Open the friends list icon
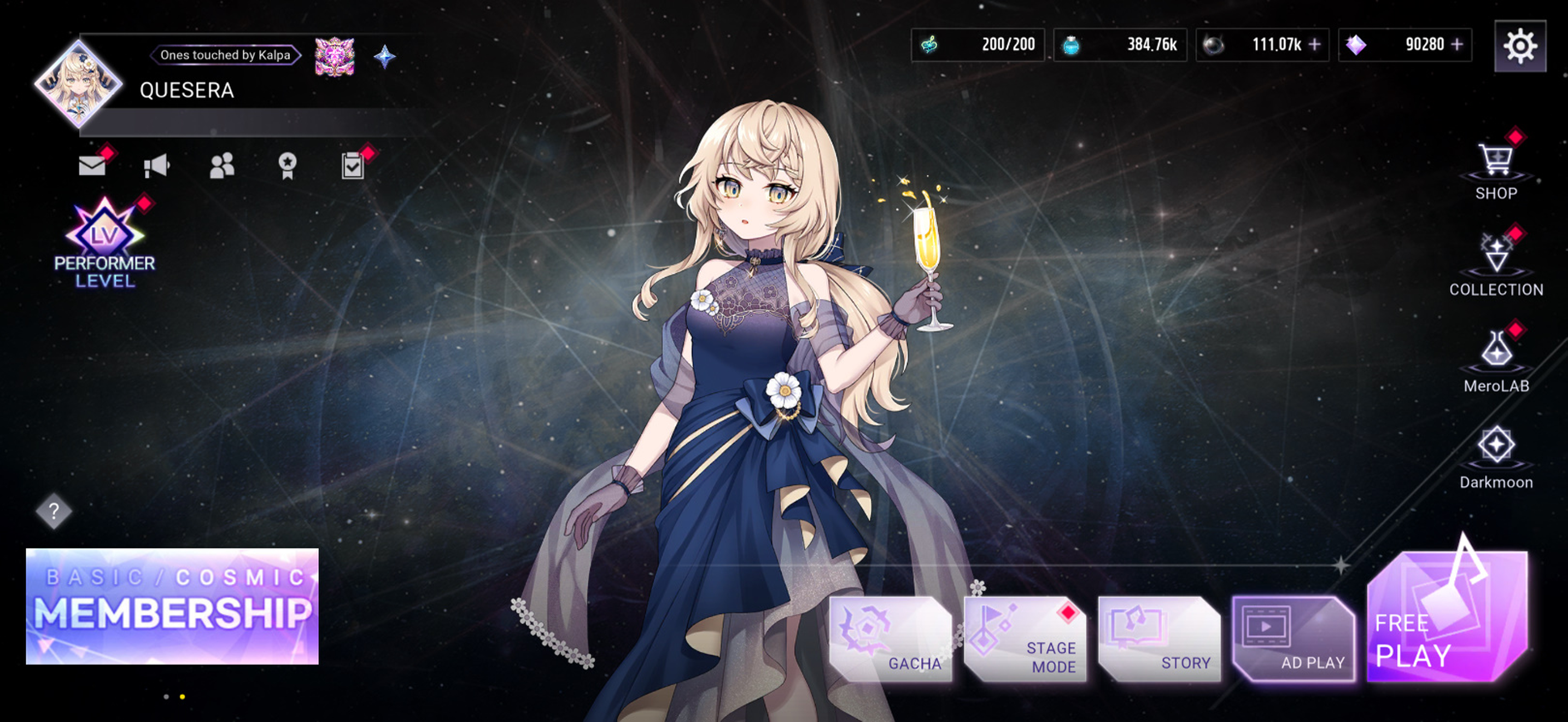The image size is (1568, 722). pos(221,166)
